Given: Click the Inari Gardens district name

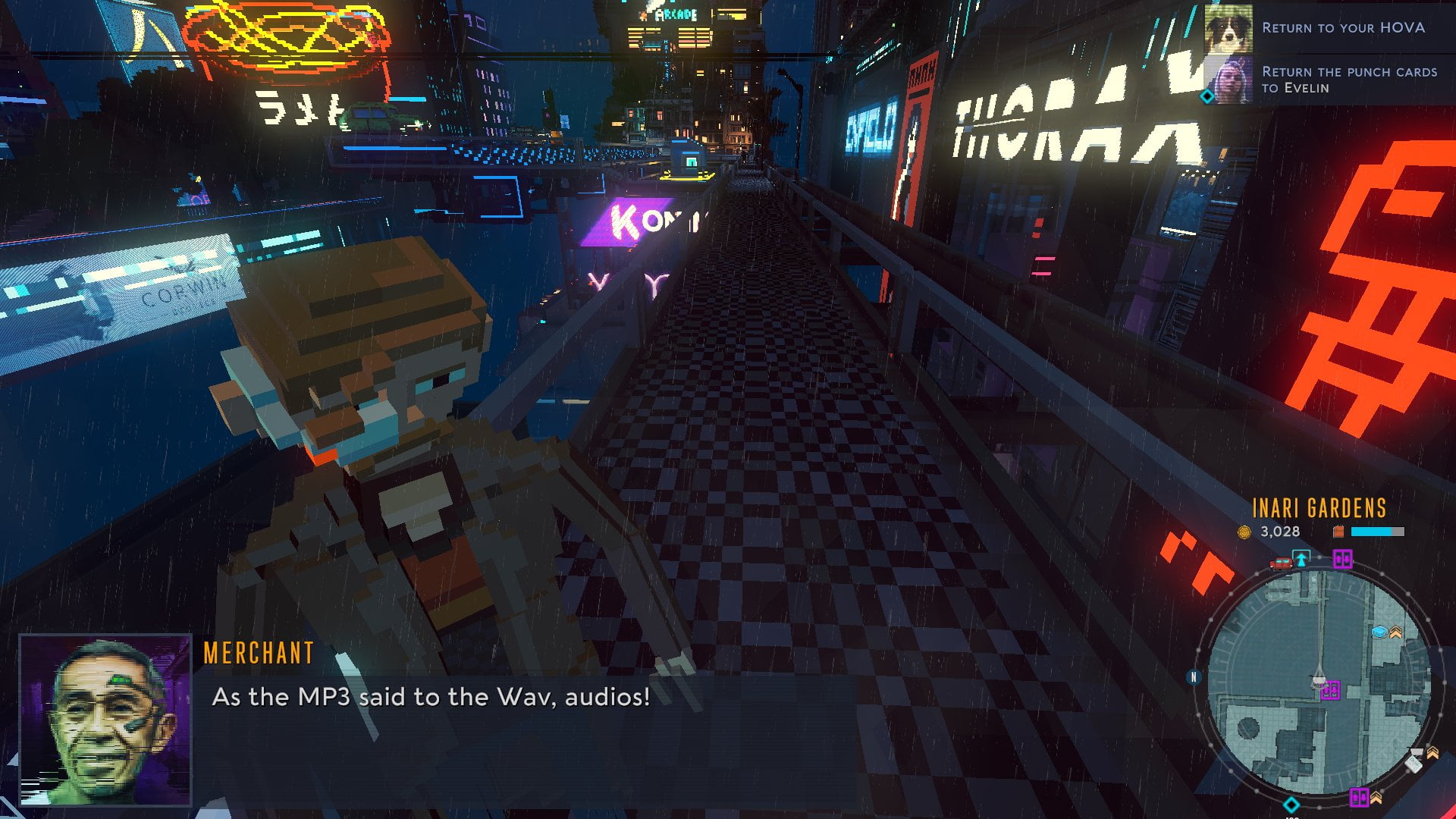Looking at the screenshot, I should point(1319,508).
